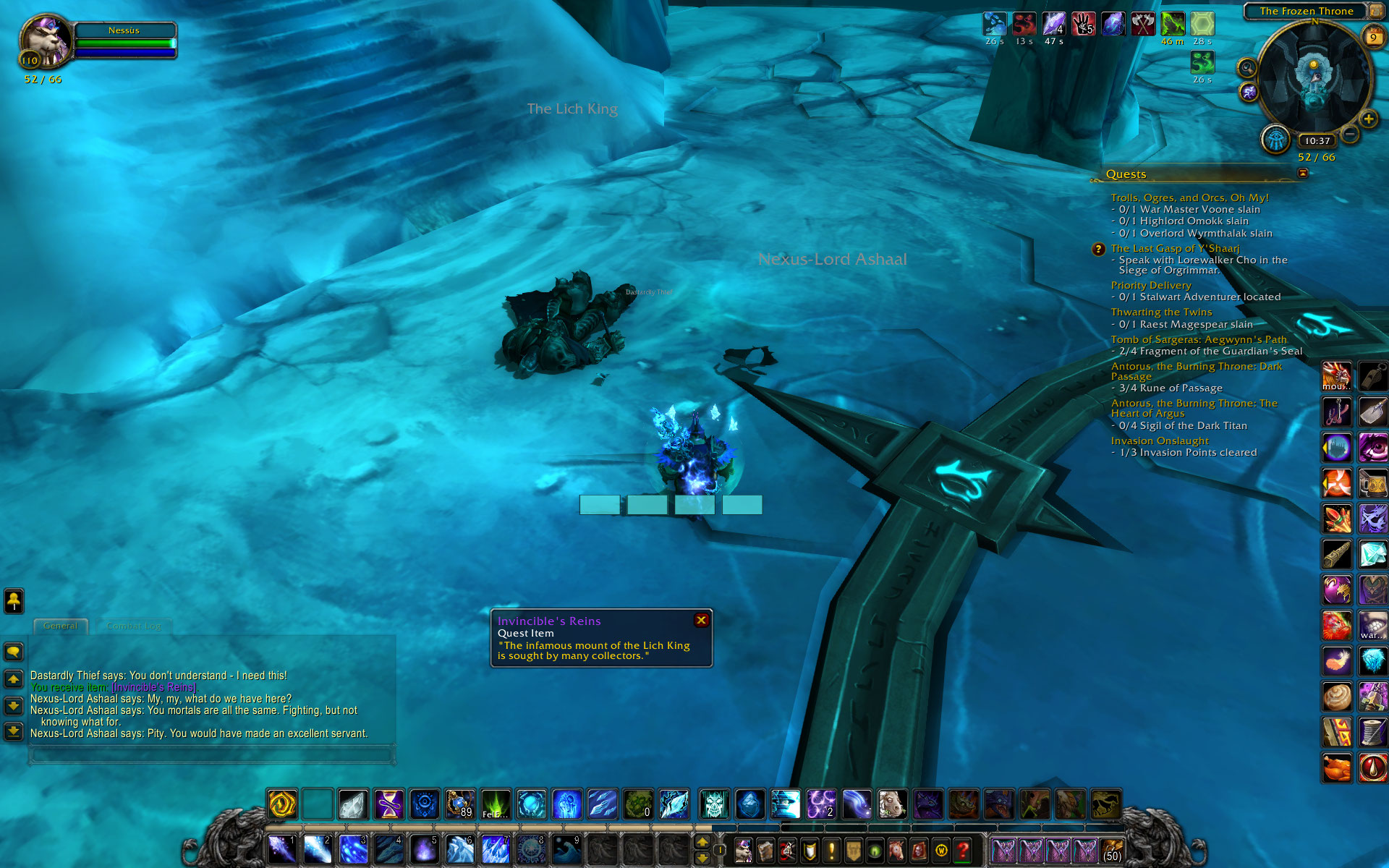Activate the hourglass ability on the action bar

point(388,804)
